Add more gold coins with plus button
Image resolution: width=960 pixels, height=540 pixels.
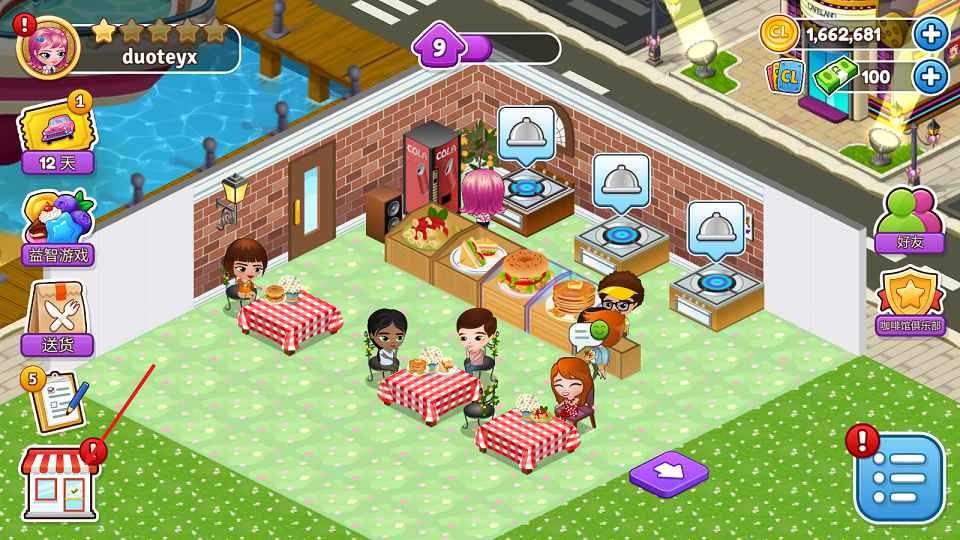[x=931, y=34]
